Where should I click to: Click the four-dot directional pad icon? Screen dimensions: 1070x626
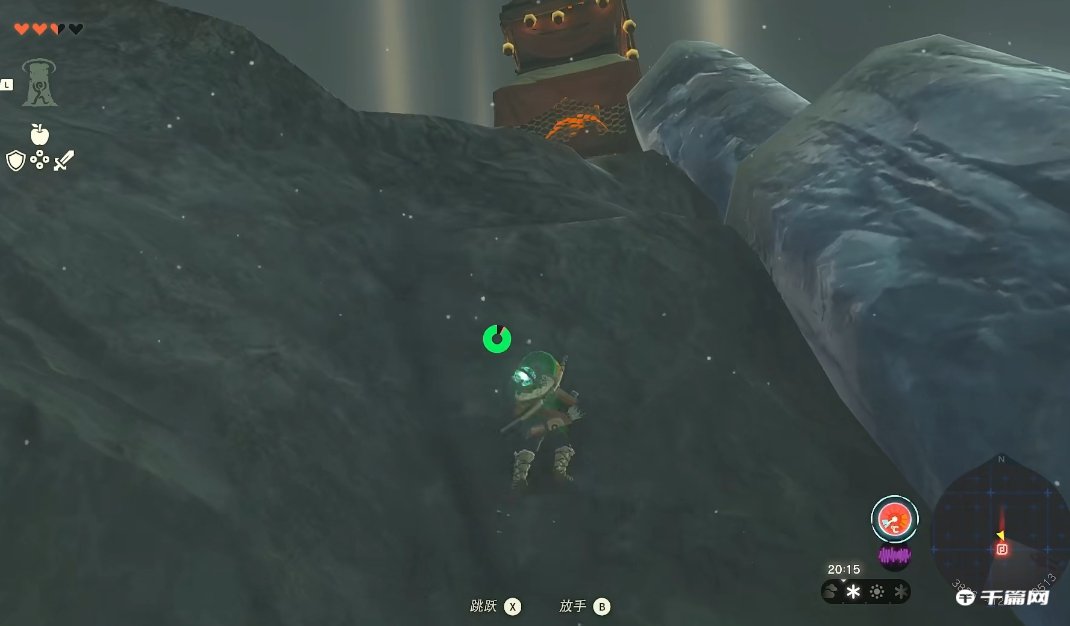pyautogui.click(x=39, y=159)
